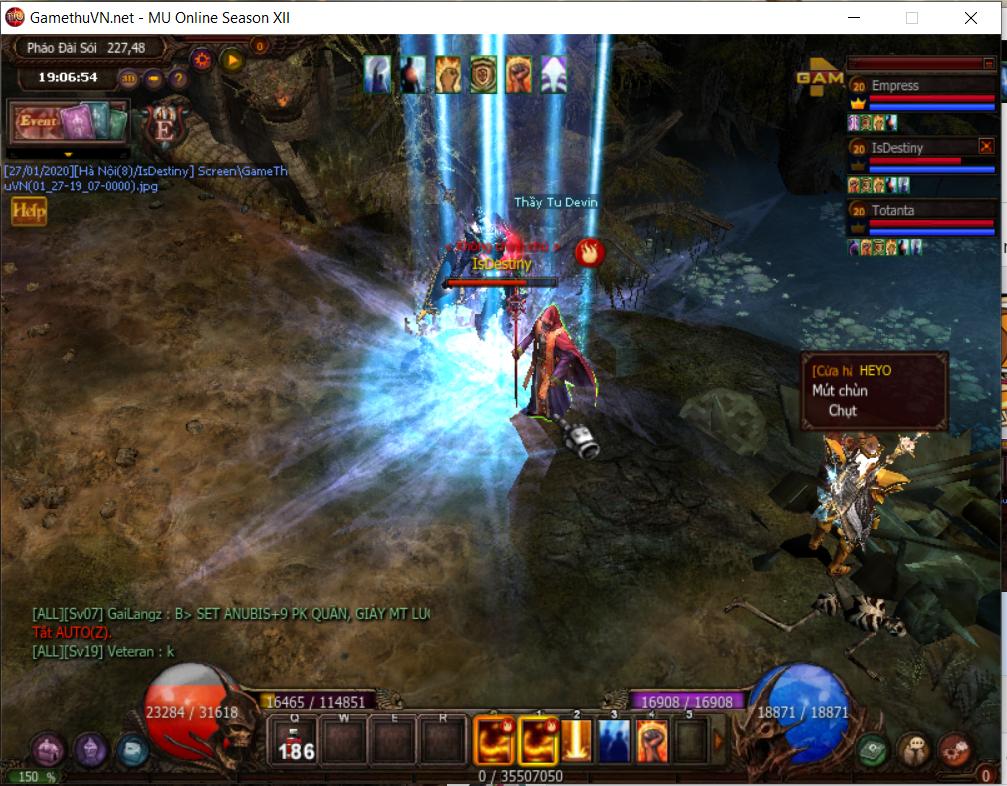
Task: Click the red flame icon beside IsDestiny
Action: click(x=589, y=252)
